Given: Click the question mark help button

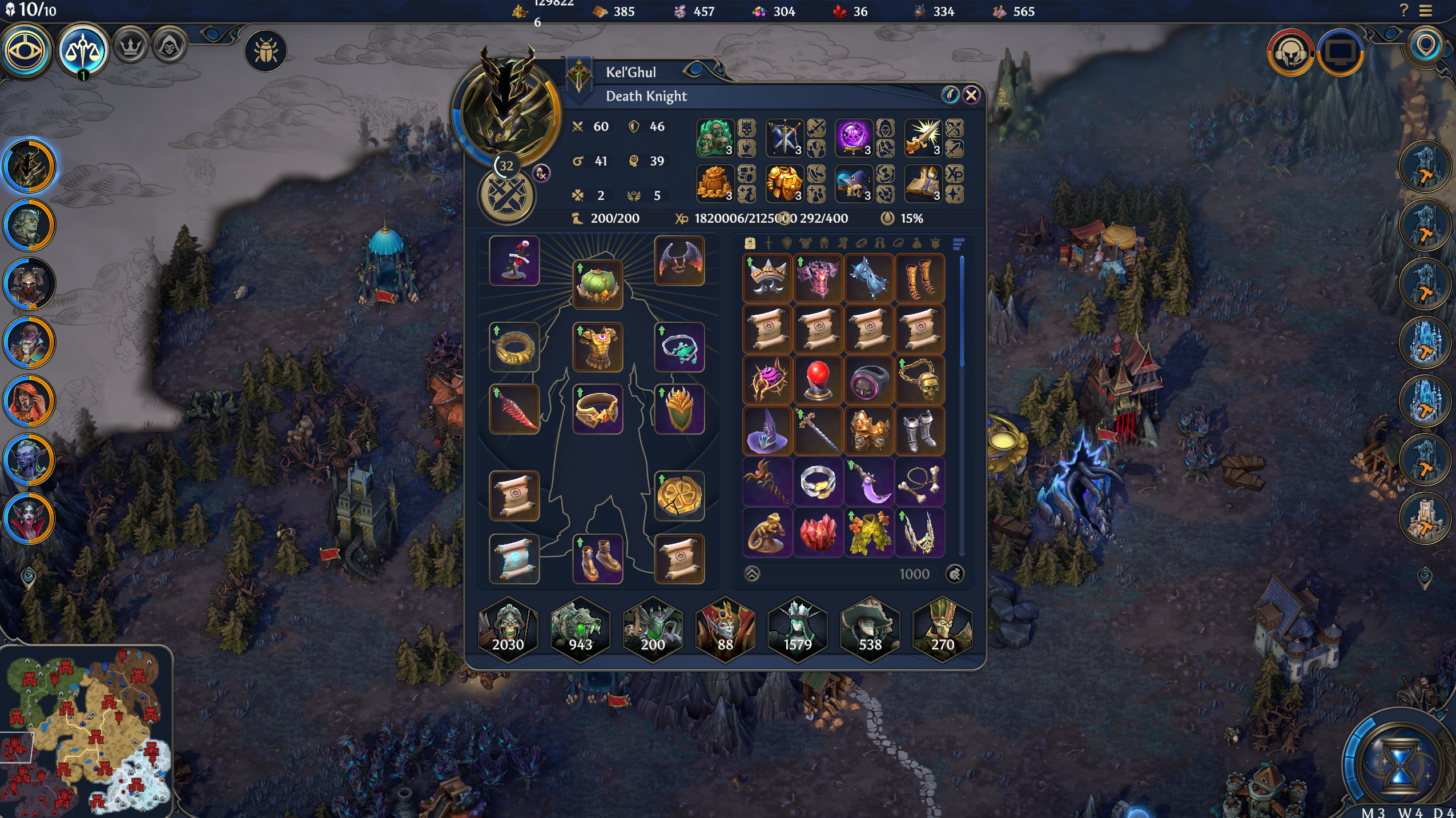Looking at the screenshot, I should point(1404,10).
